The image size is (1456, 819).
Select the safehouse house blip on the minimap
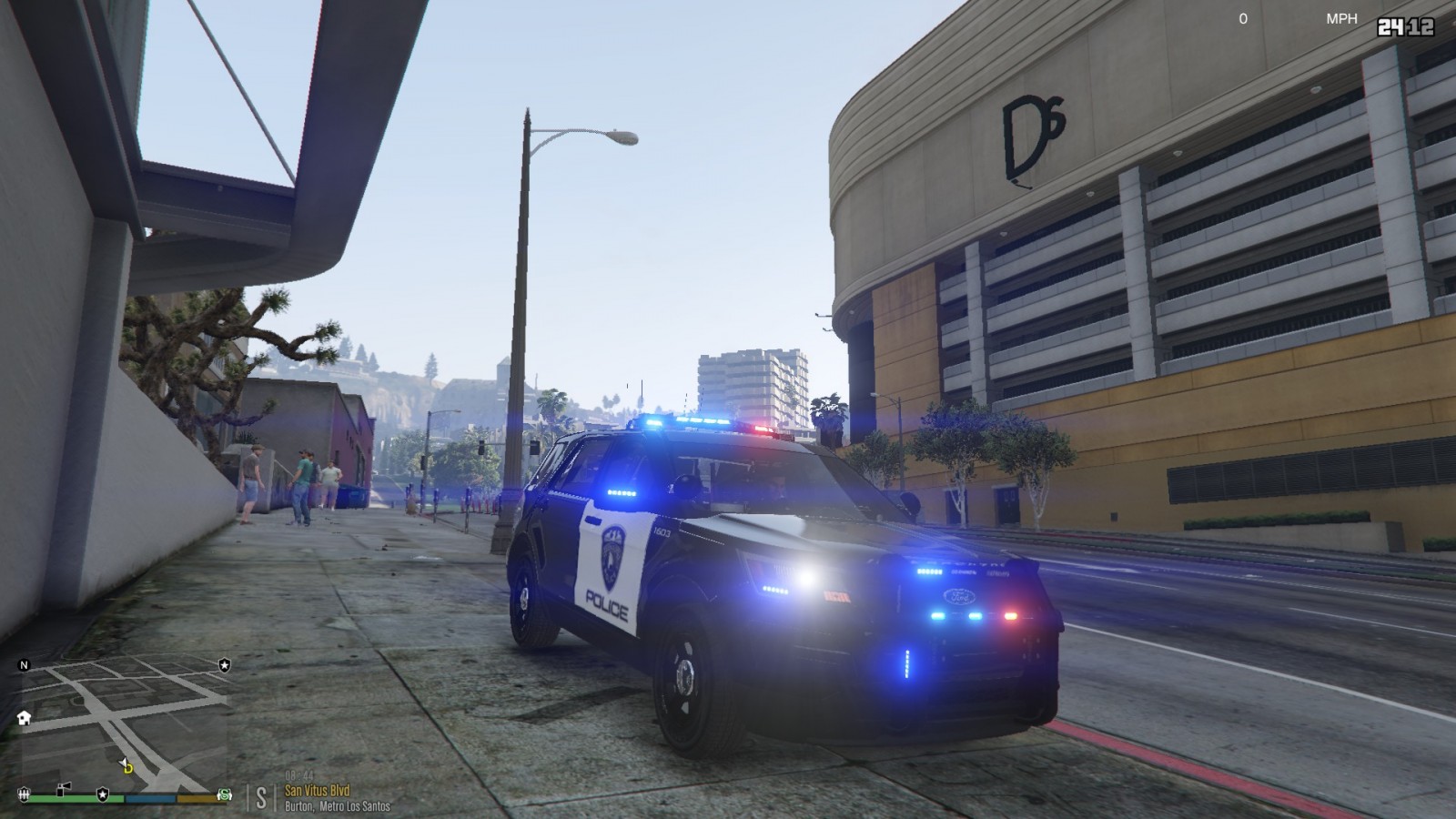[24, 717]
